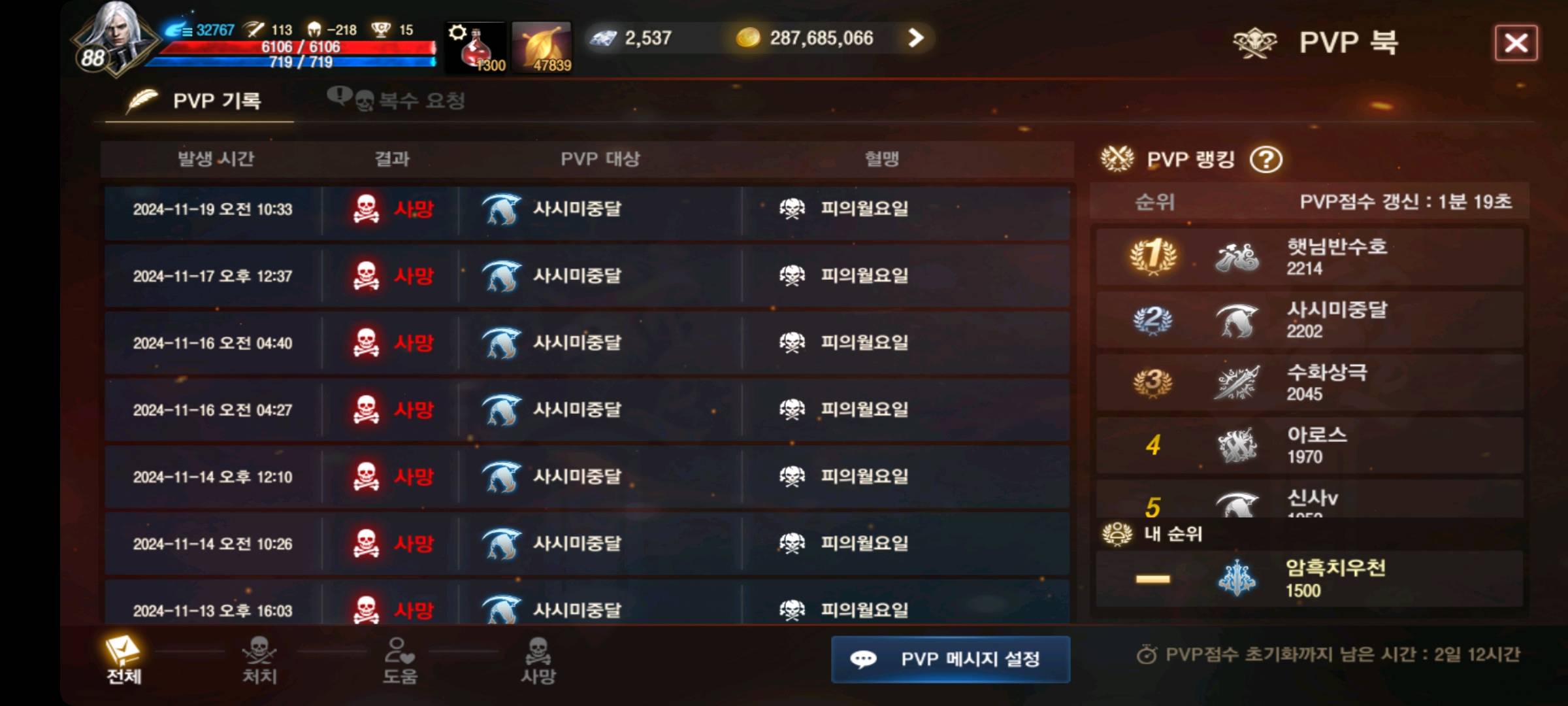Image resolution: width=1568 pixels, height=706 pixels.
Task: Open the PVP 랭킹 help question mark
Action: click(1267, 160)
